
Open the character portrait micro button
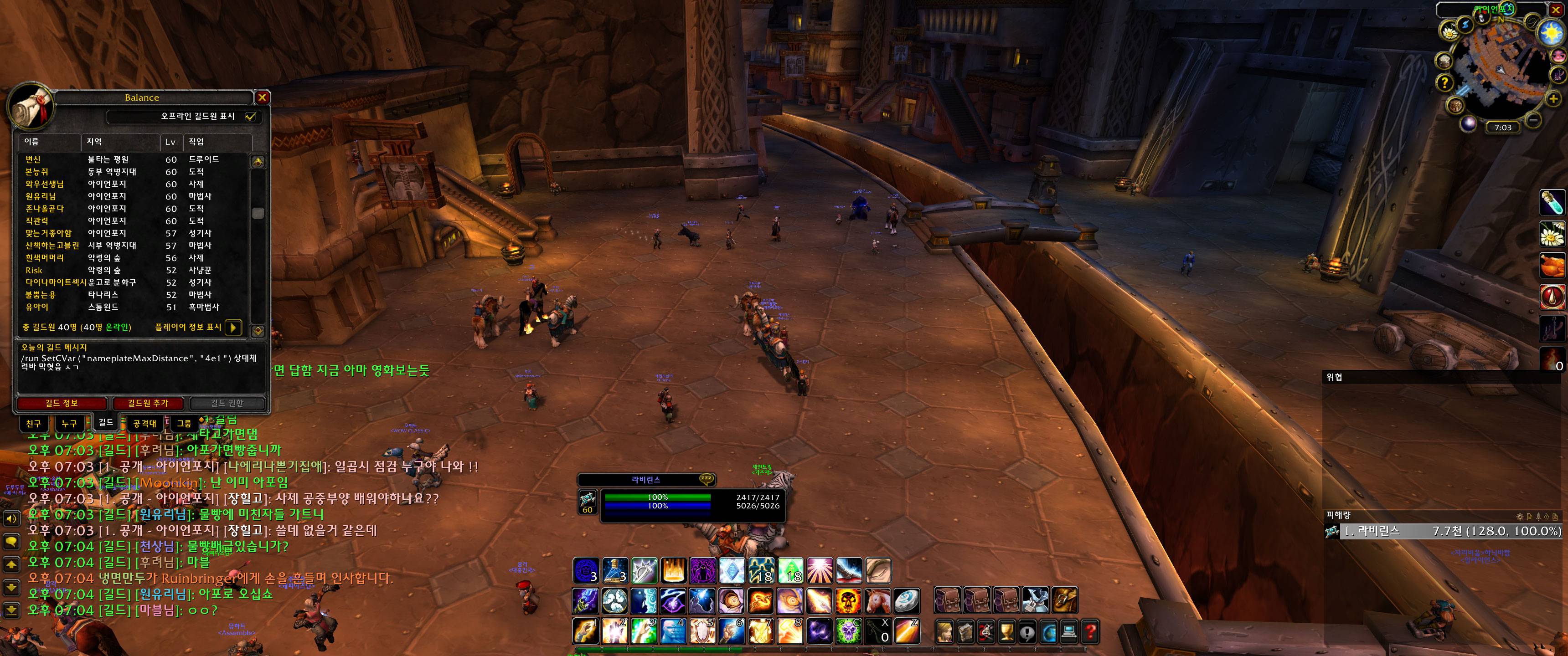pos(945,632)
